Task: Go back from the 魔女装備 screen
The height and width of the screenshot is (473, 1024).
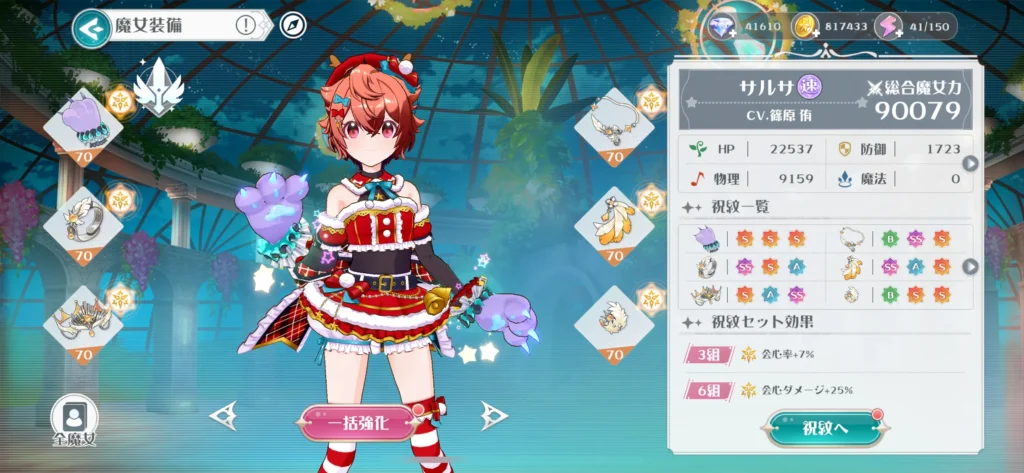Action: [92, 29]
